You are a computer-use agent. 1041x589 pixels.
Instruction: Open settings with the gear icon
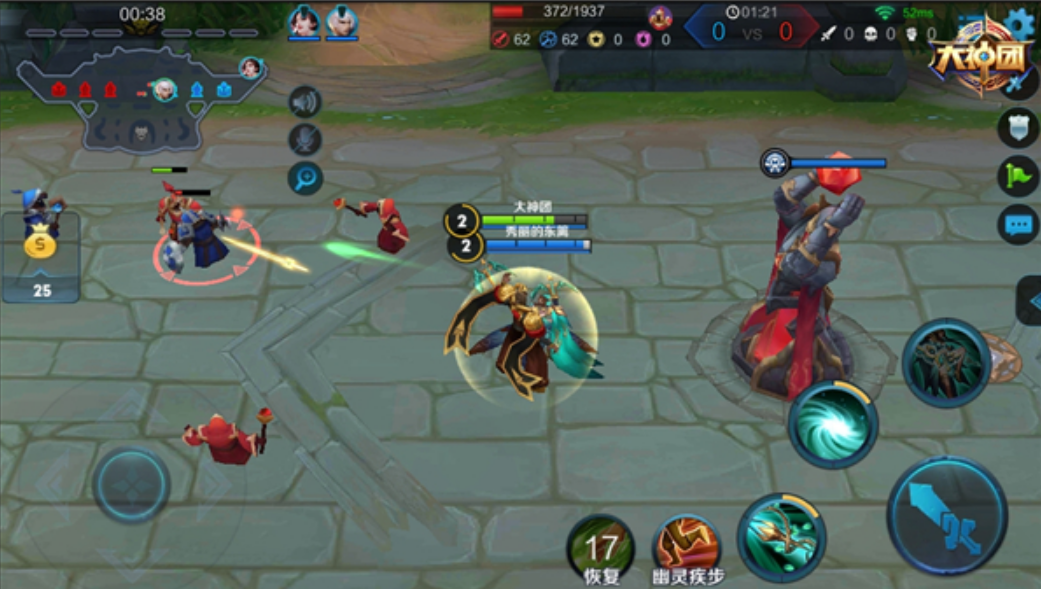click(1021, 24)
